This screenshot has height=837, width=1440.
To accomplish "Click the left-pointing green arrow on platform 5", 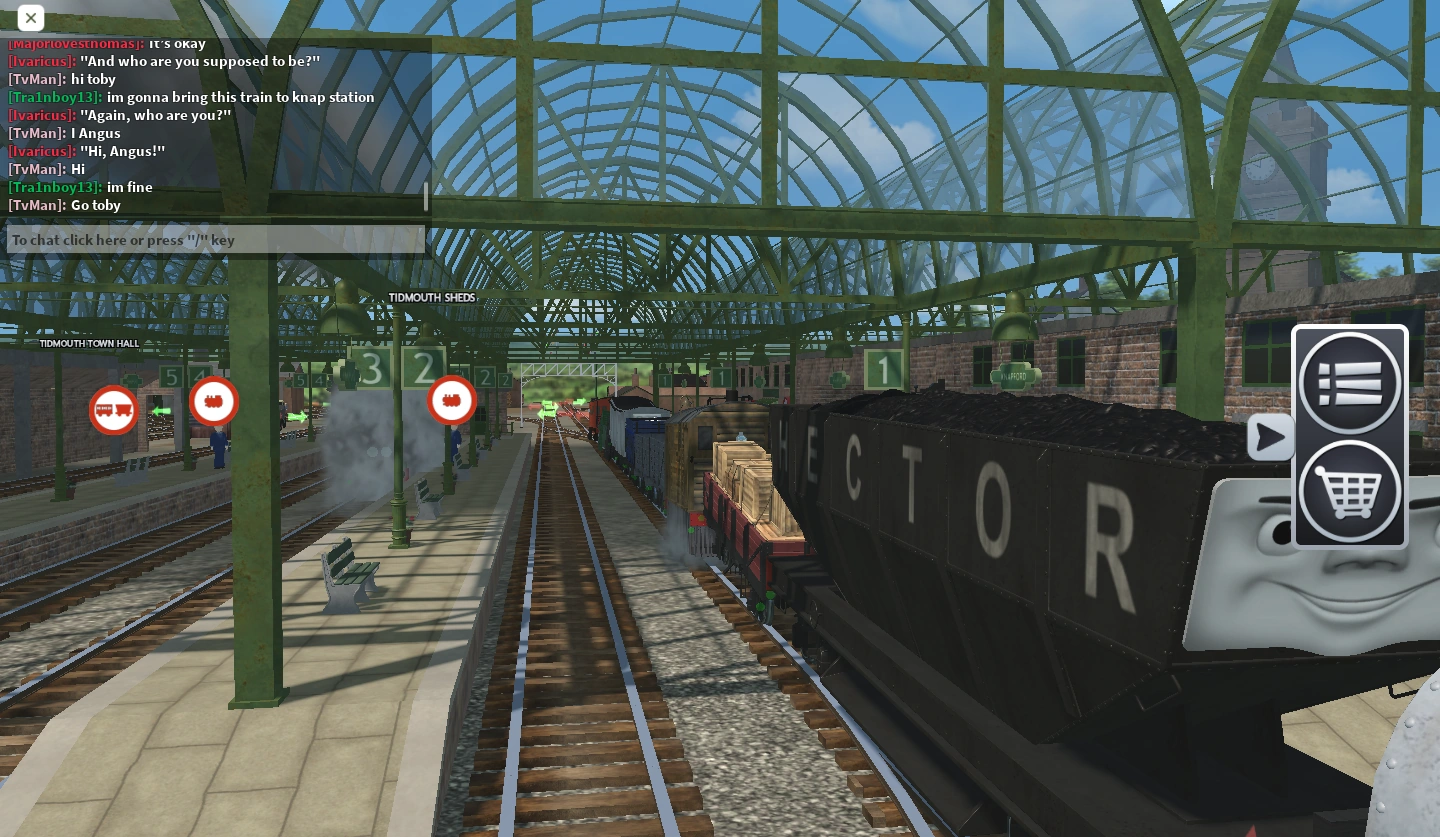I will 163,410.
